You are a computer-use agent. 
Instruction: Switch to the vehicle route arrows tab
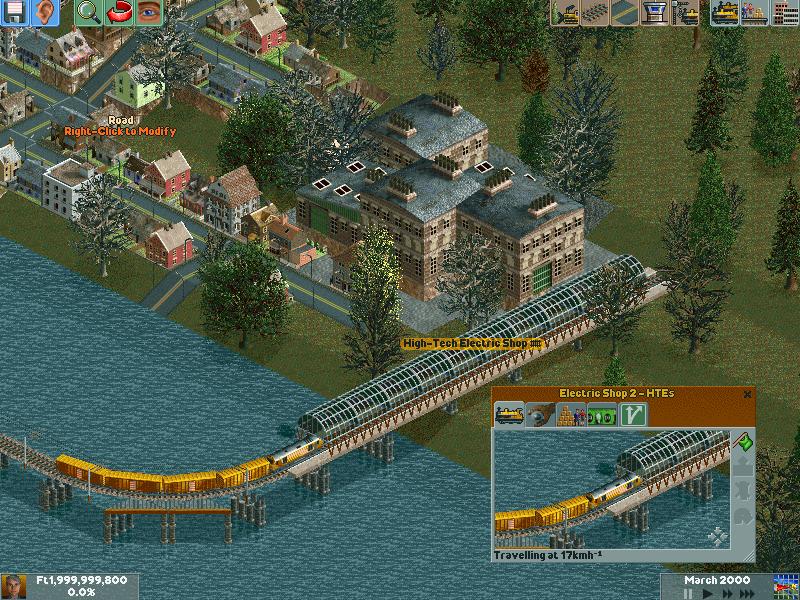[631, 415]
